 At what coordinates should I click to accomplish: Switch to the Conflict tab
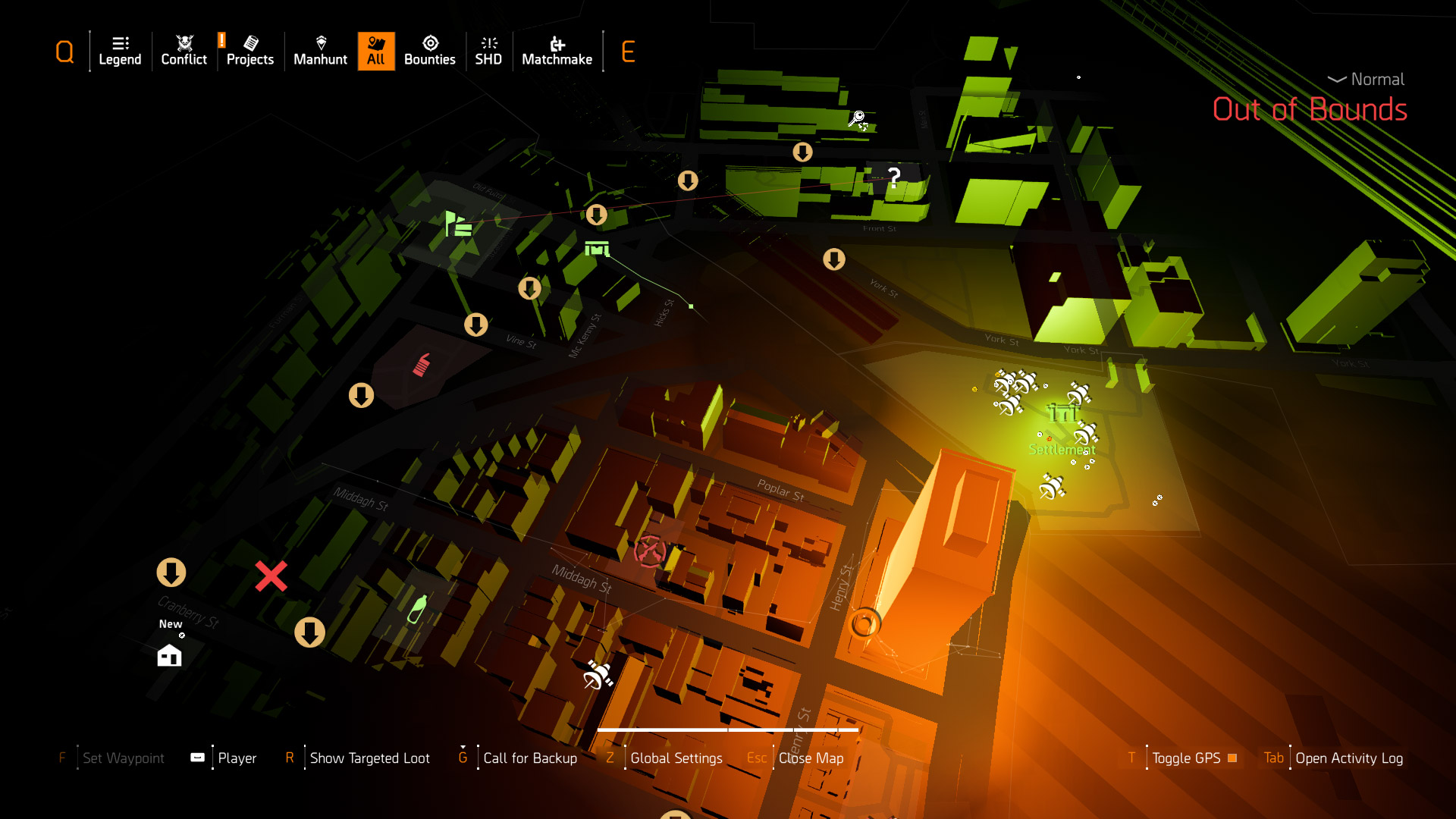[184, 51]
